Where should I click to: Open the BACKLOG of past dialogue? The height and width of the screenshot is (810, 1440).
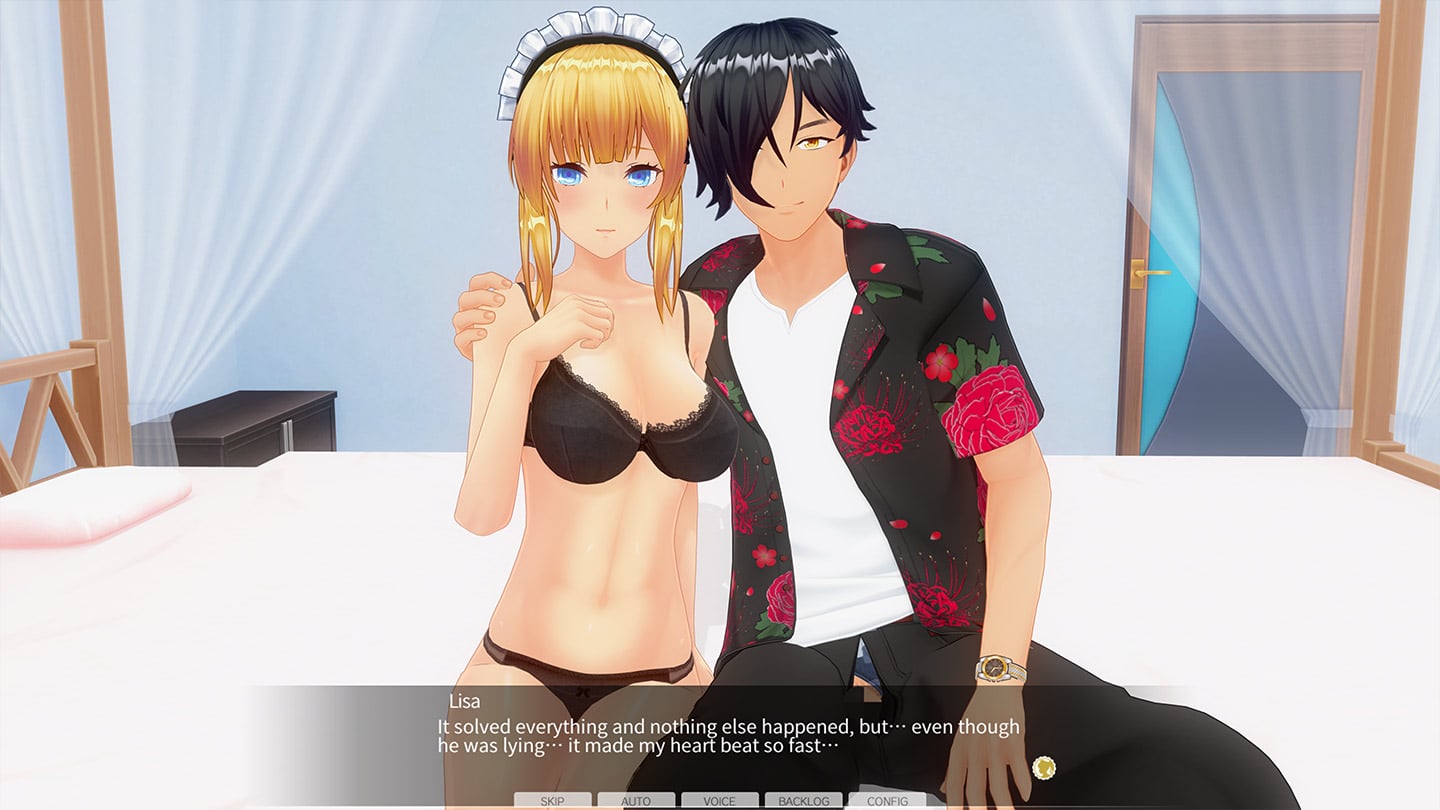pos(803,801)
